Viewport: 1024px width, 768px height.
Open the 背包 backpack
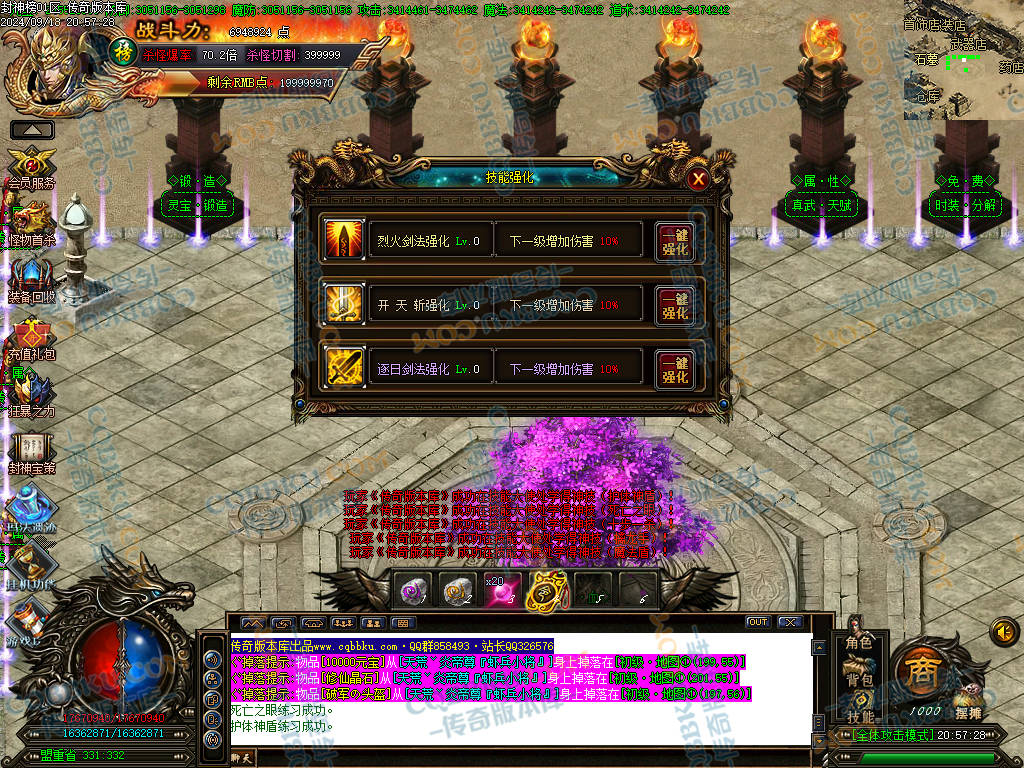pyautogui.click(x=859, y=679)
